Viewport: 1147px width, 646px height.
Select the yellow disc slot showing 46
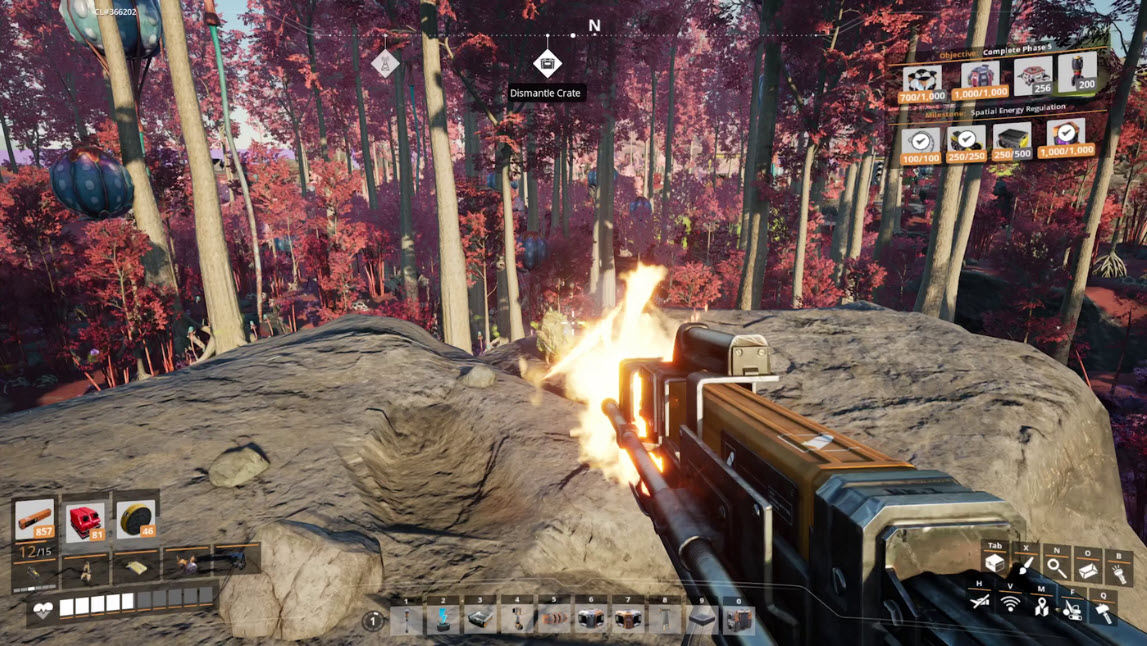(135, 520)
